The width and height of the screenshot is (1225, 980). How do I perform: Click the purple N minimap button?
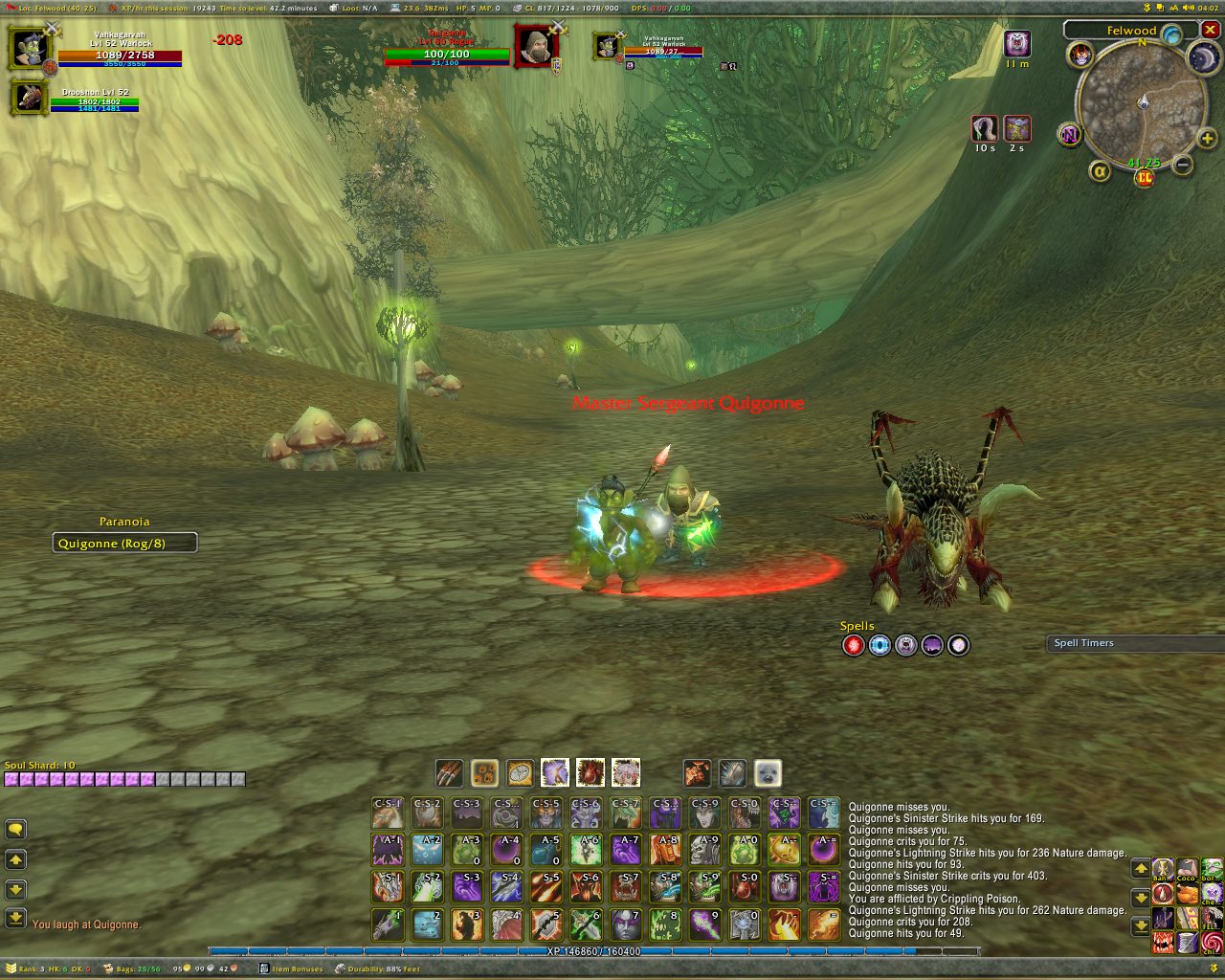click(x=1070, y=135)
